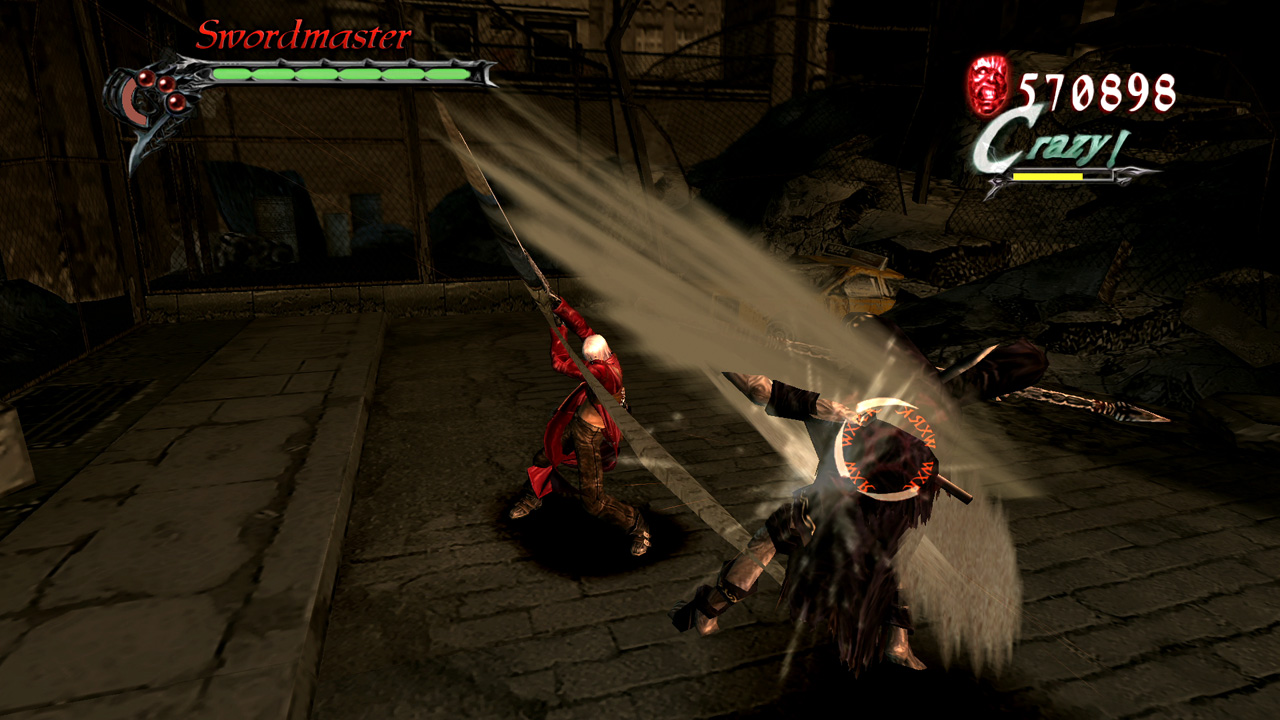
Task: Click the yellow stylish rank meter
Action: point(1048,175)
